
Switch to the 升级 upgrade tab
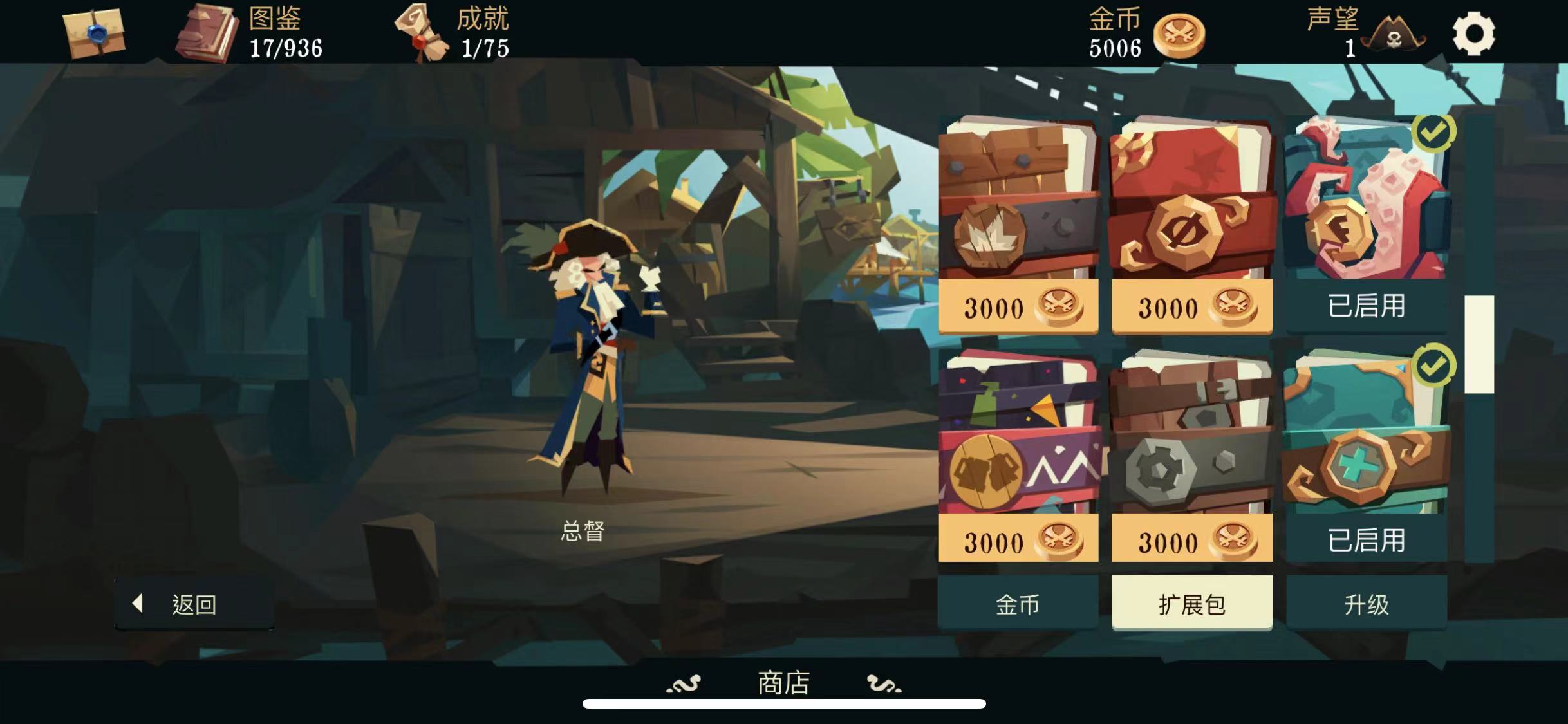(x=1366, y=604)
